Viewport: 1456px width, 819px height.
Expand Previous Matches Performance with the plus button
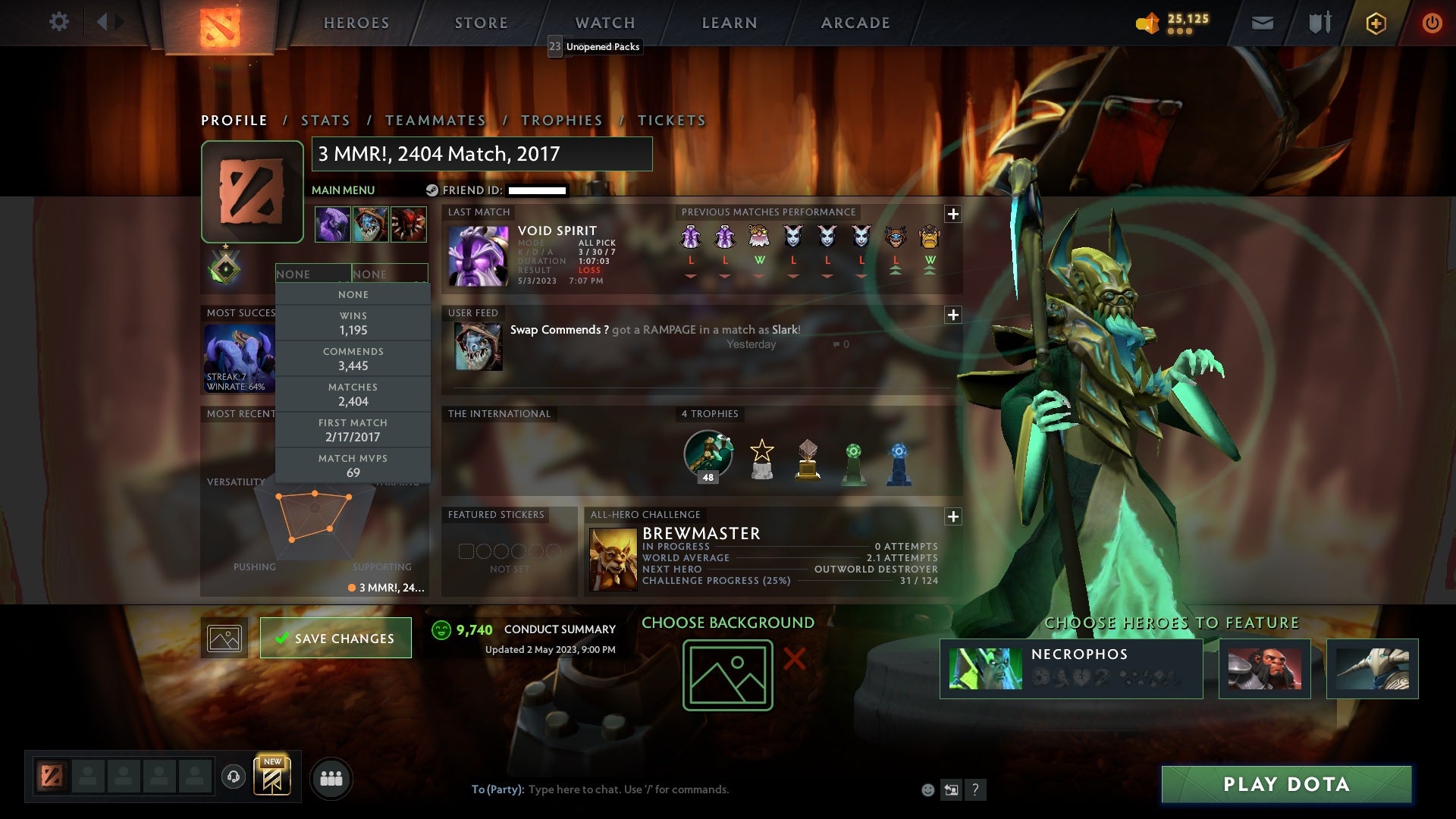[x=954, y=215]
